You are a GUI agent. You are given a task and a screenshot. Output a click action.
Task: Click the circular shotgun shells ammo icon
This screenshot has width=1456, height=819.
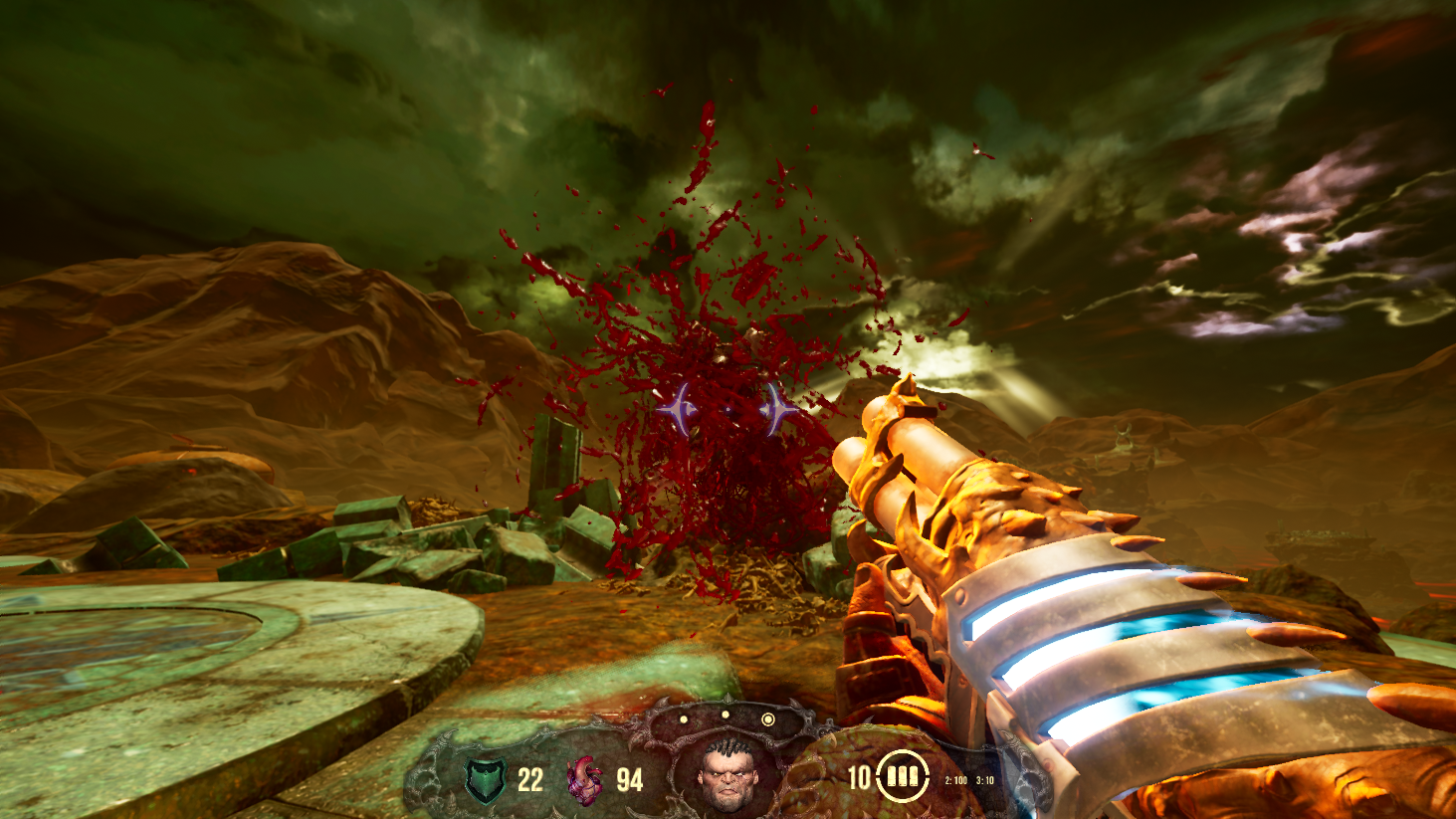tap(902, 775)
